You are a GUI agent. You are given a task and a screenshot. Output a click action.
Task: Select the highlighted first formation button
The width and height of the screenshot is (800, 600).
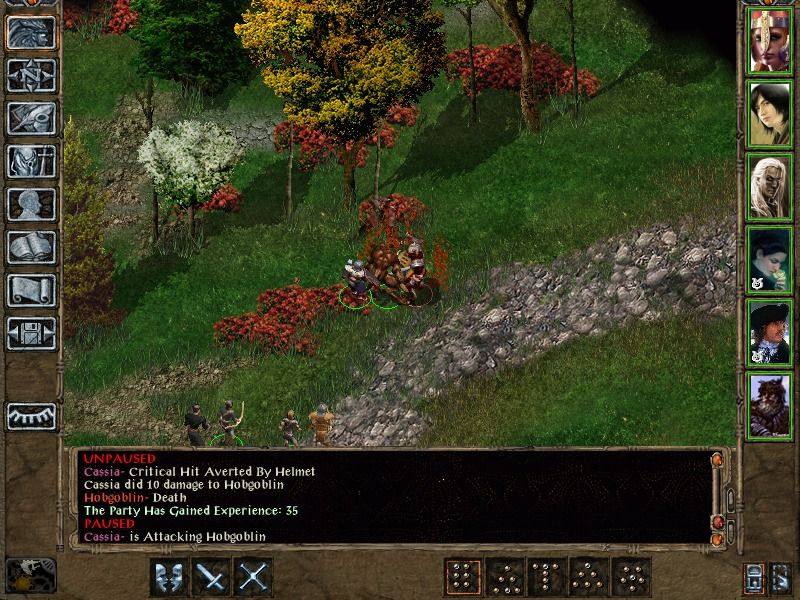click(462, 577)
